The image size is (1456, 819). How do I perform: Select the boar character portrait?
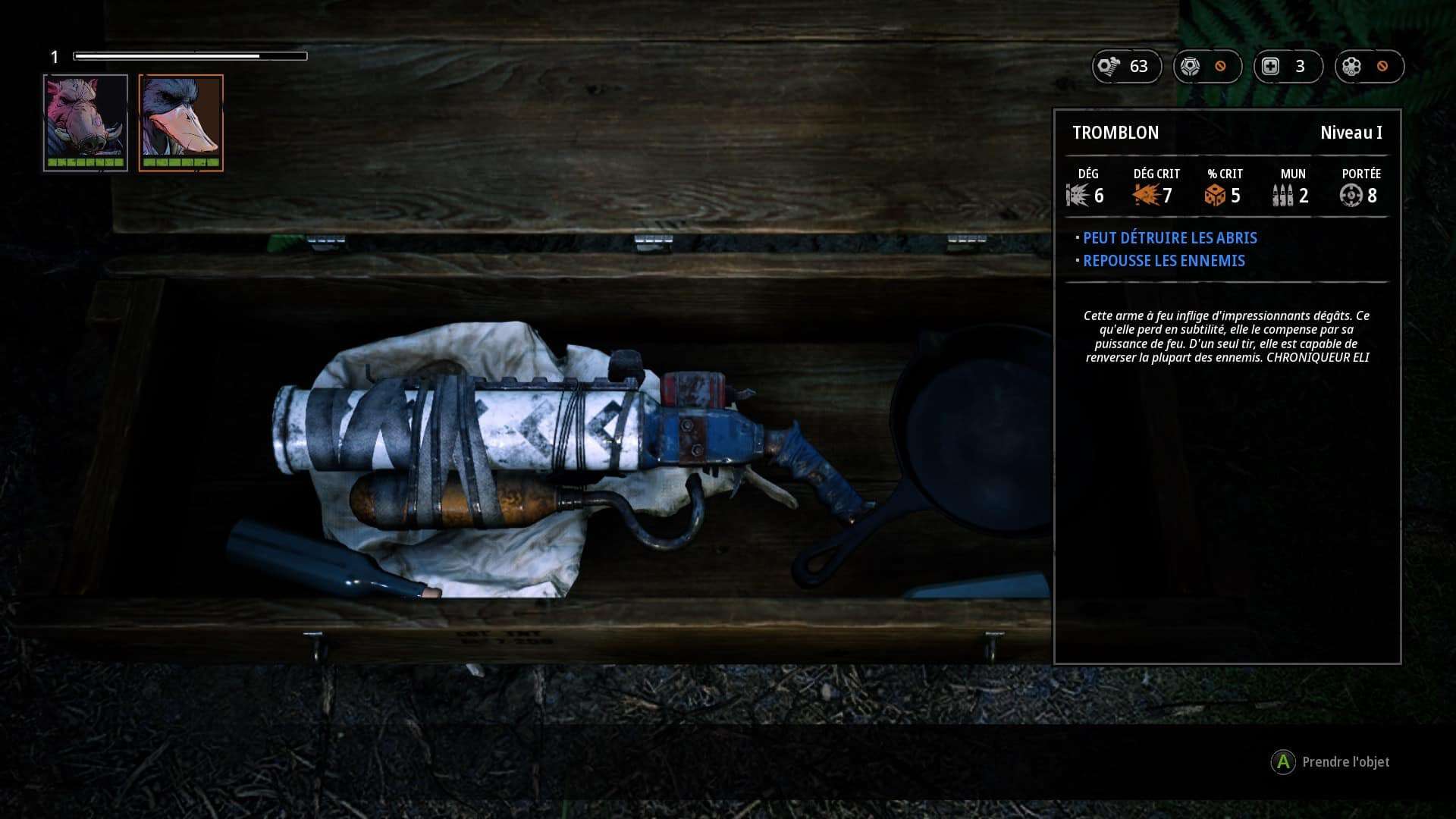[86, 122]
